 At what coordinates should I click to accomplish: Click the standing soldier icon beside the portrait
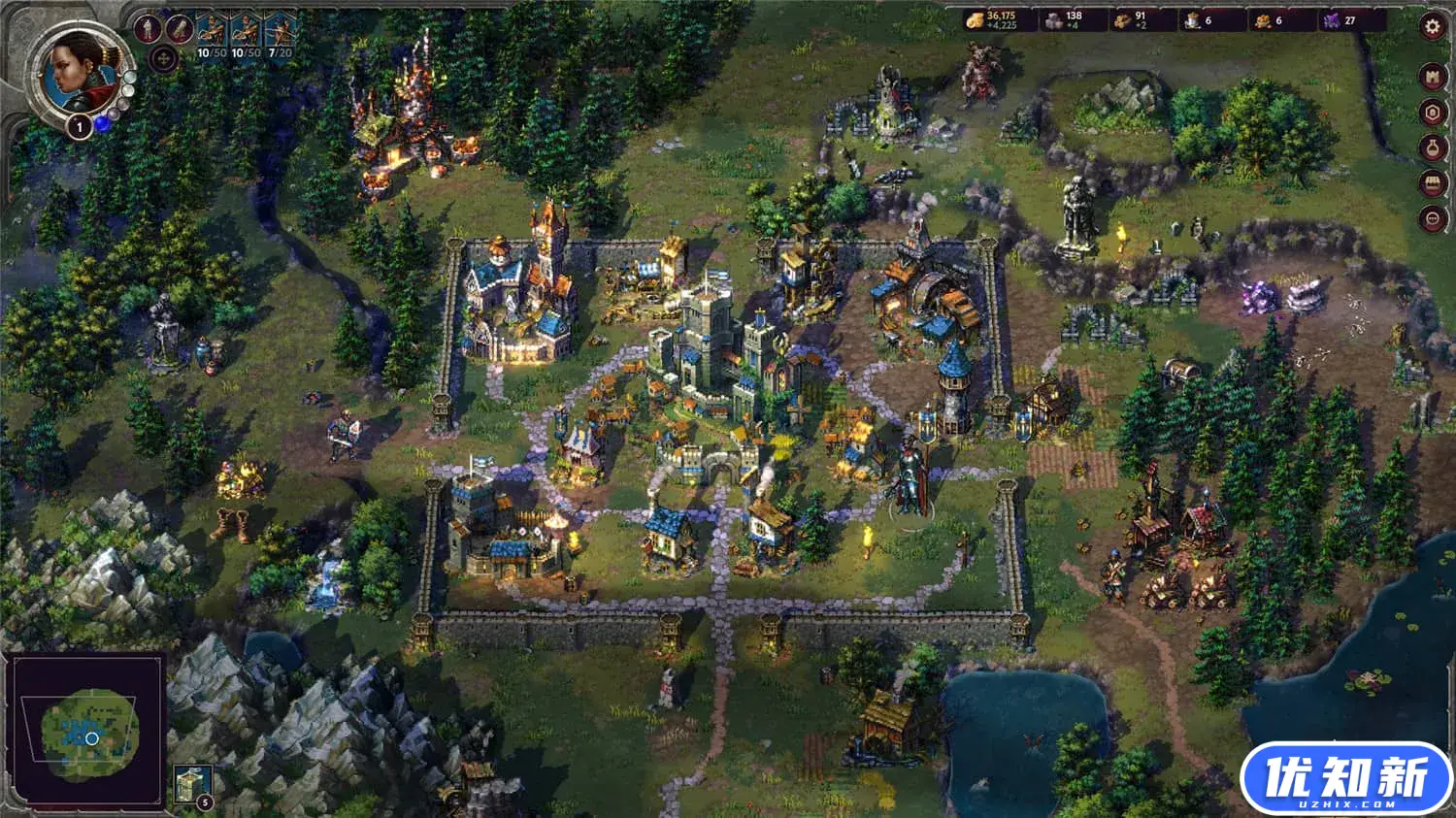149,29
